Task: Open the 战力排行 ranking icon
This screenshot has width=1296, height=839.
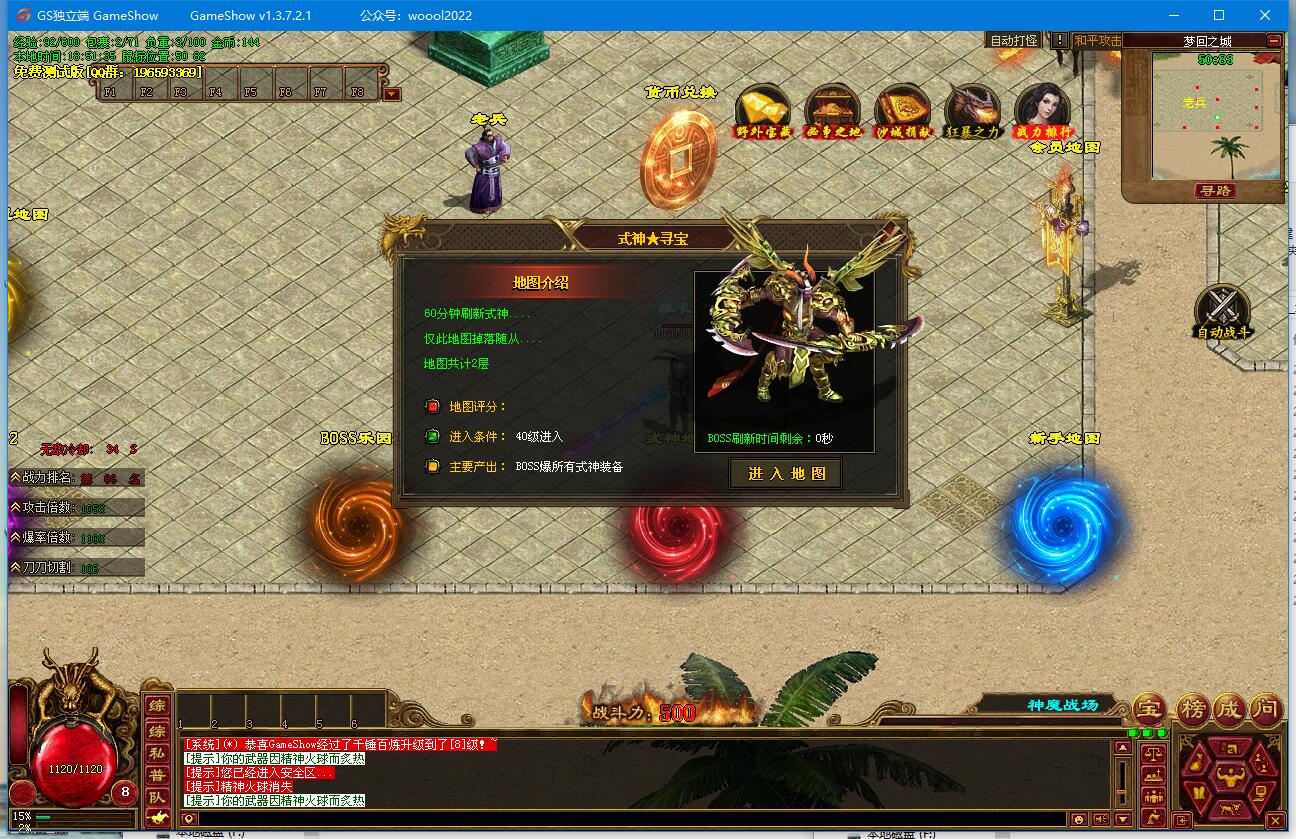Action: pyautogui.click(x=1042, y=110)
